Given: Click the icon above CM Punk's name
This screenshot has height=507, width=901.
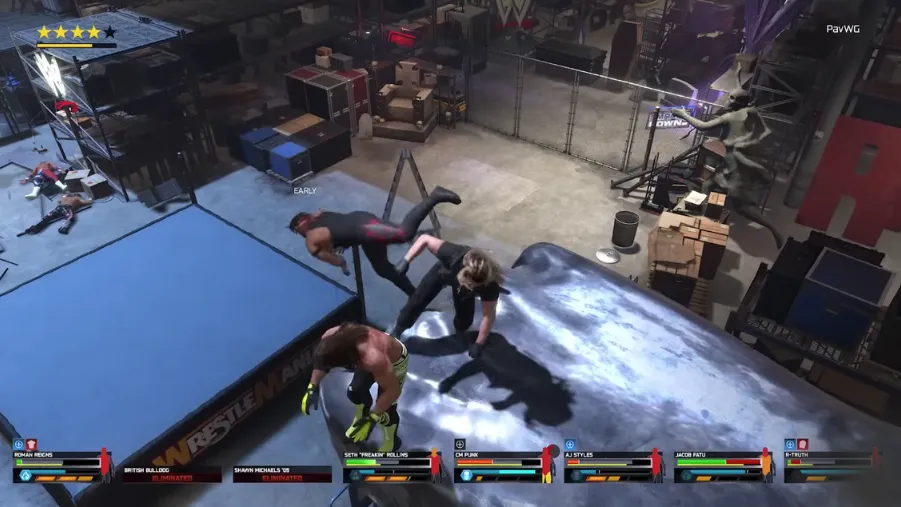Looking at the screenshot, I should pos(459,444).
